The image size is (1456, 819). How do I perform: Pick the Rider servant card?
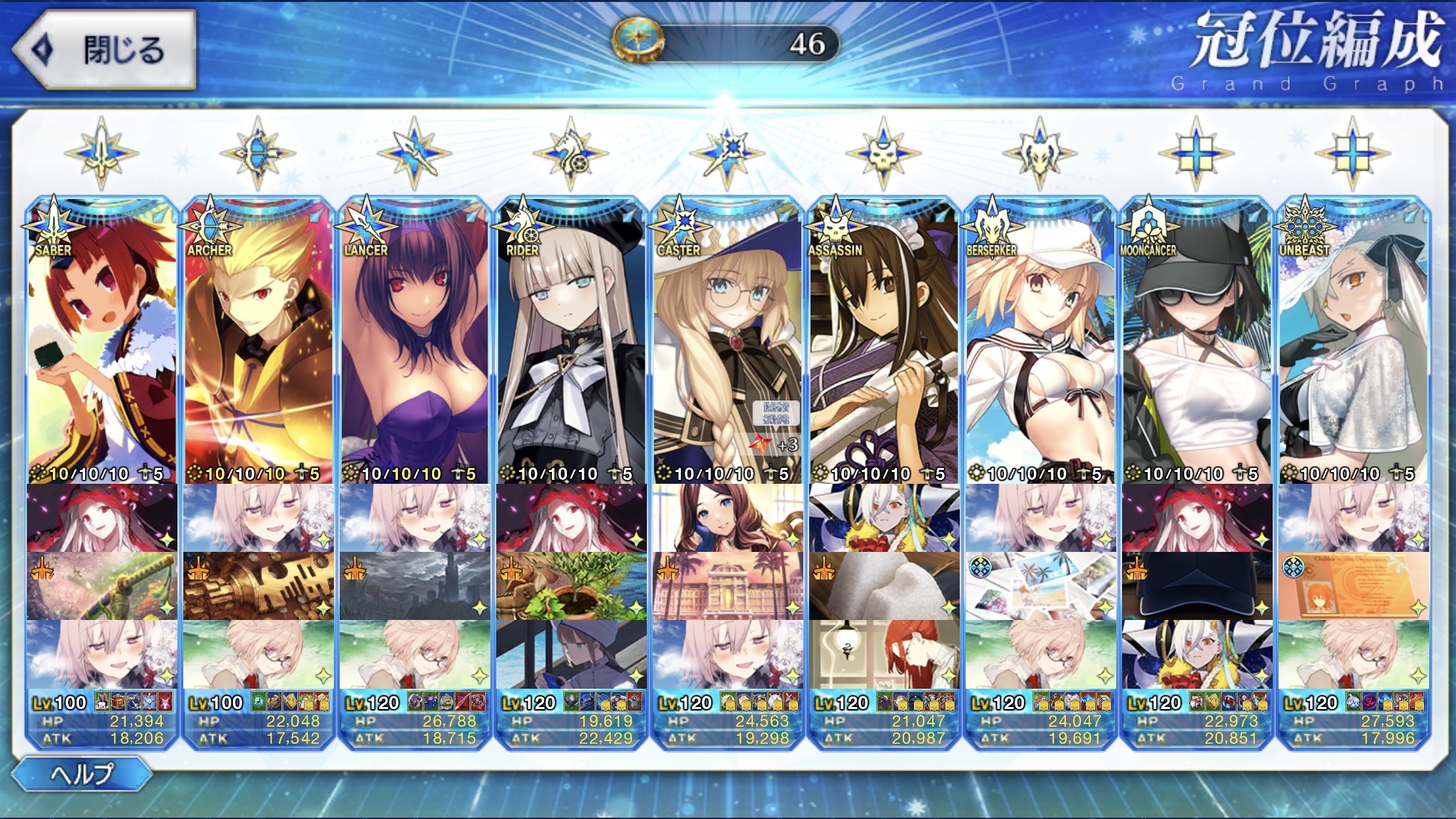pyautogui.click(x=571, y=340)
